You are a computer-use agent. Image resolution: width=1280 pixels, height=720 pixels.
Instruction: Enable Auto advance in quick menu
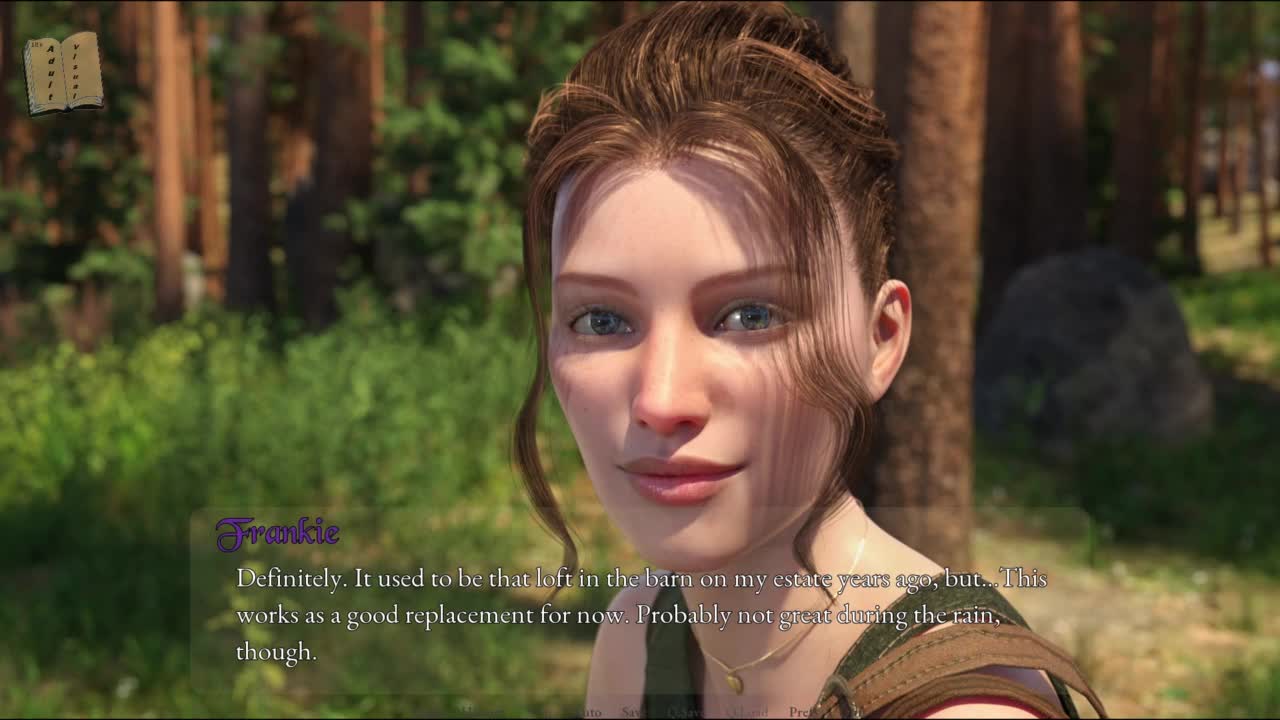point(589,712)
